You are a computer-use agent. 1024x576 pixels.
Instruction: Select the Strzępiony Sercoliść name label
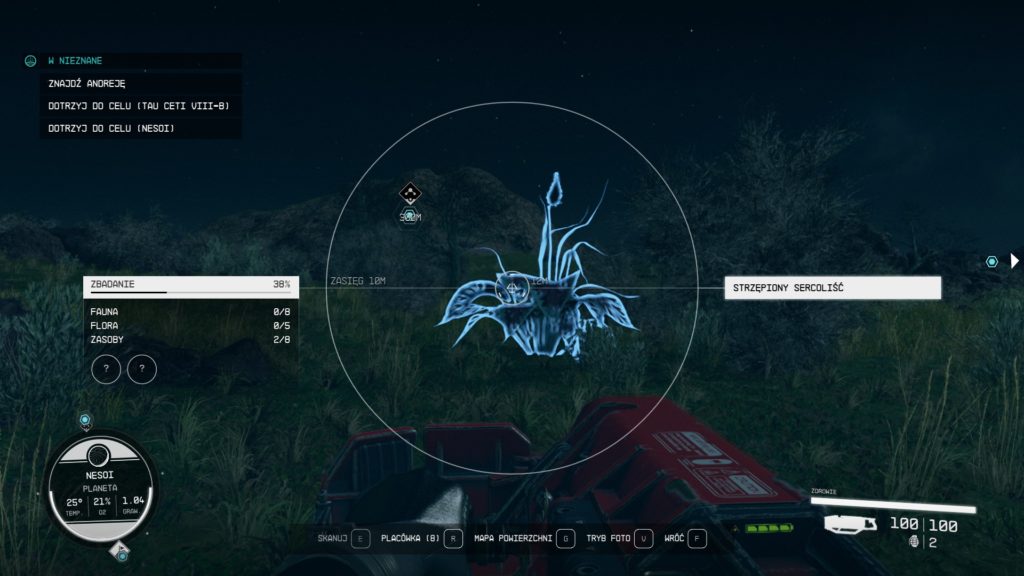(x=832, y=288)
